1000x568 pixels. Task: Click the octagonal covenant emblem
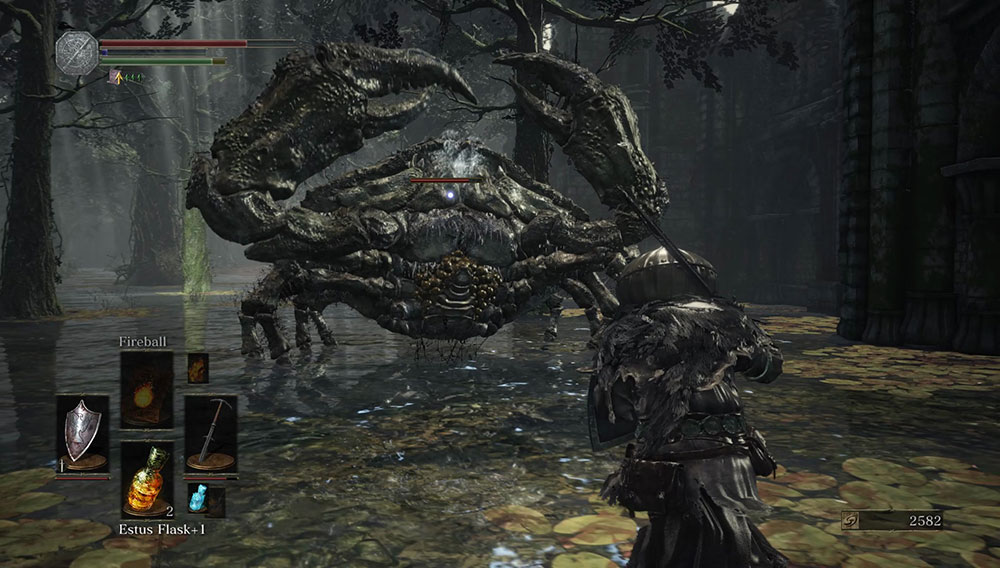pyautogui.click(x=76, y=53)
